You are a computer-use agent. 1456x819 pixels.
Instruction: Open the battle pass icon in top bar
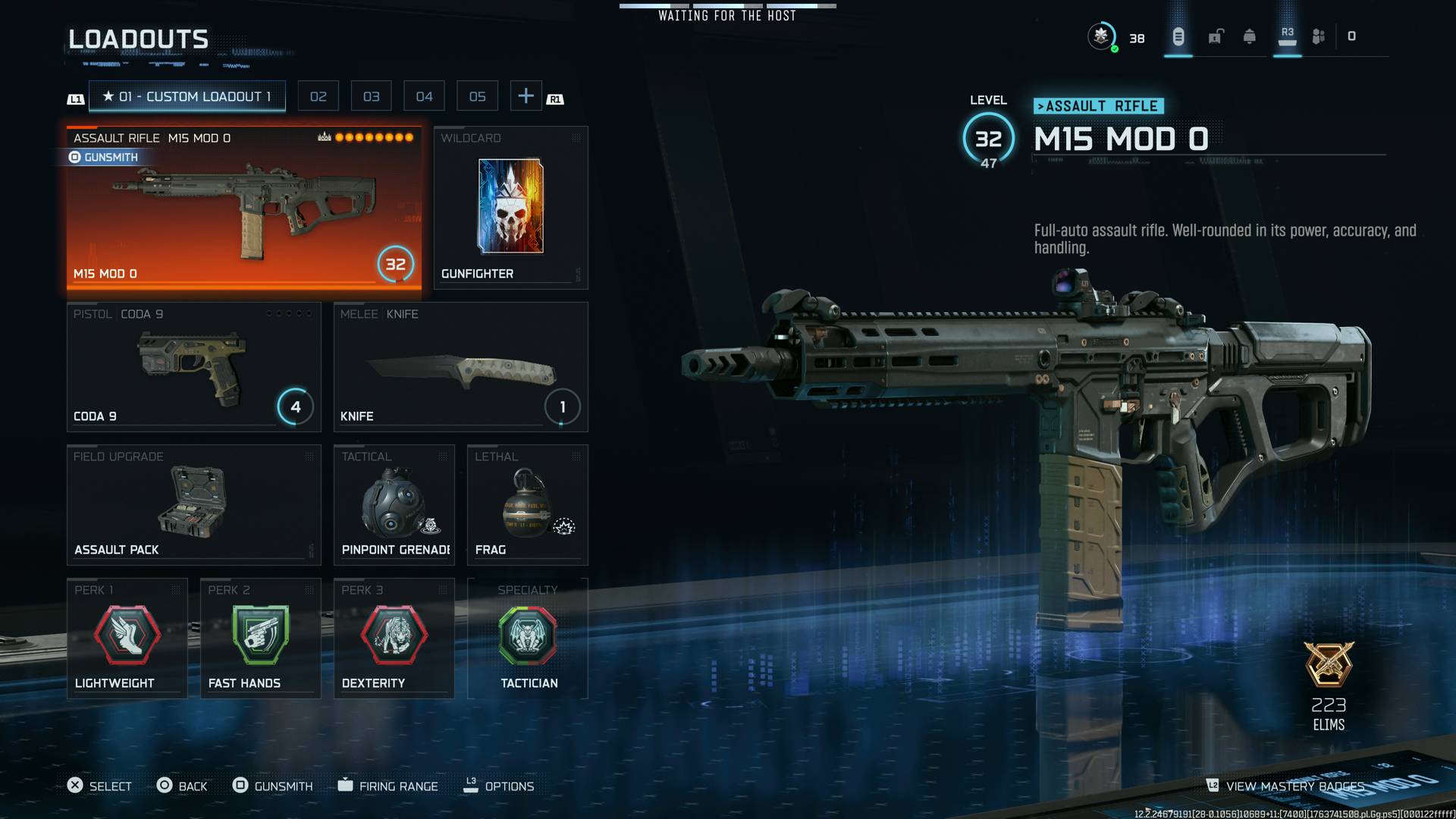pos(1178,36)
